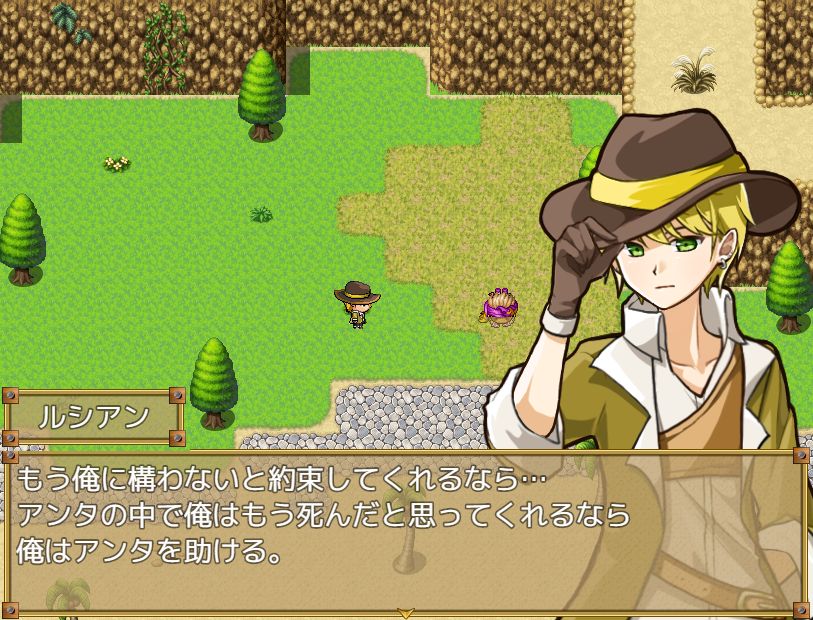Click the dialogue message box to continue

click(406, 530)
